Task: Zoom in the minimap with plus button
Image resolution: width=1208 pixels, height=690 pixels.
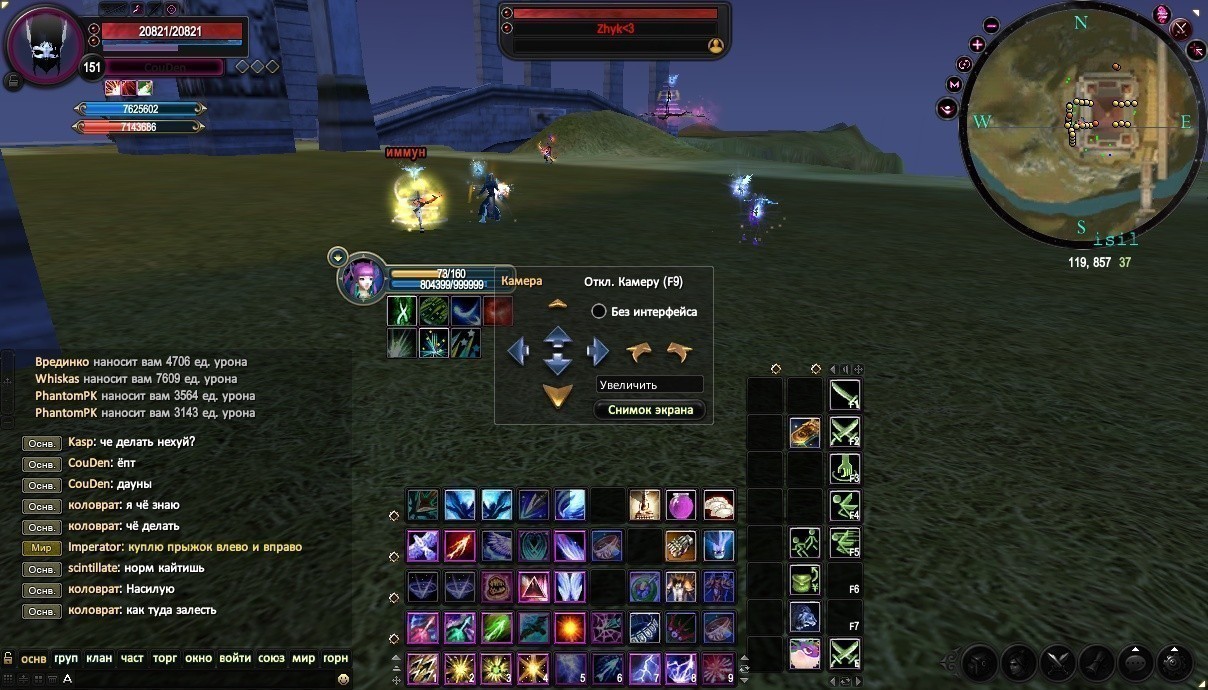Action: [x=977, y=45]
